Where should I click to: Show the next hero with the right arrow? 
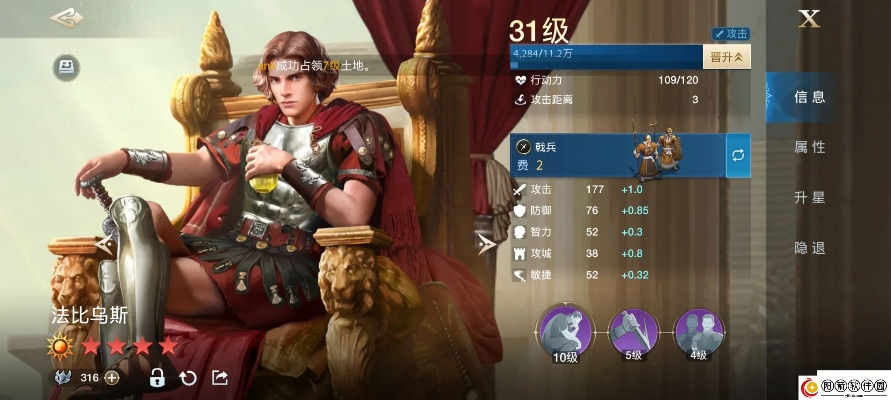pyautogui.click(x=486, y=244)
